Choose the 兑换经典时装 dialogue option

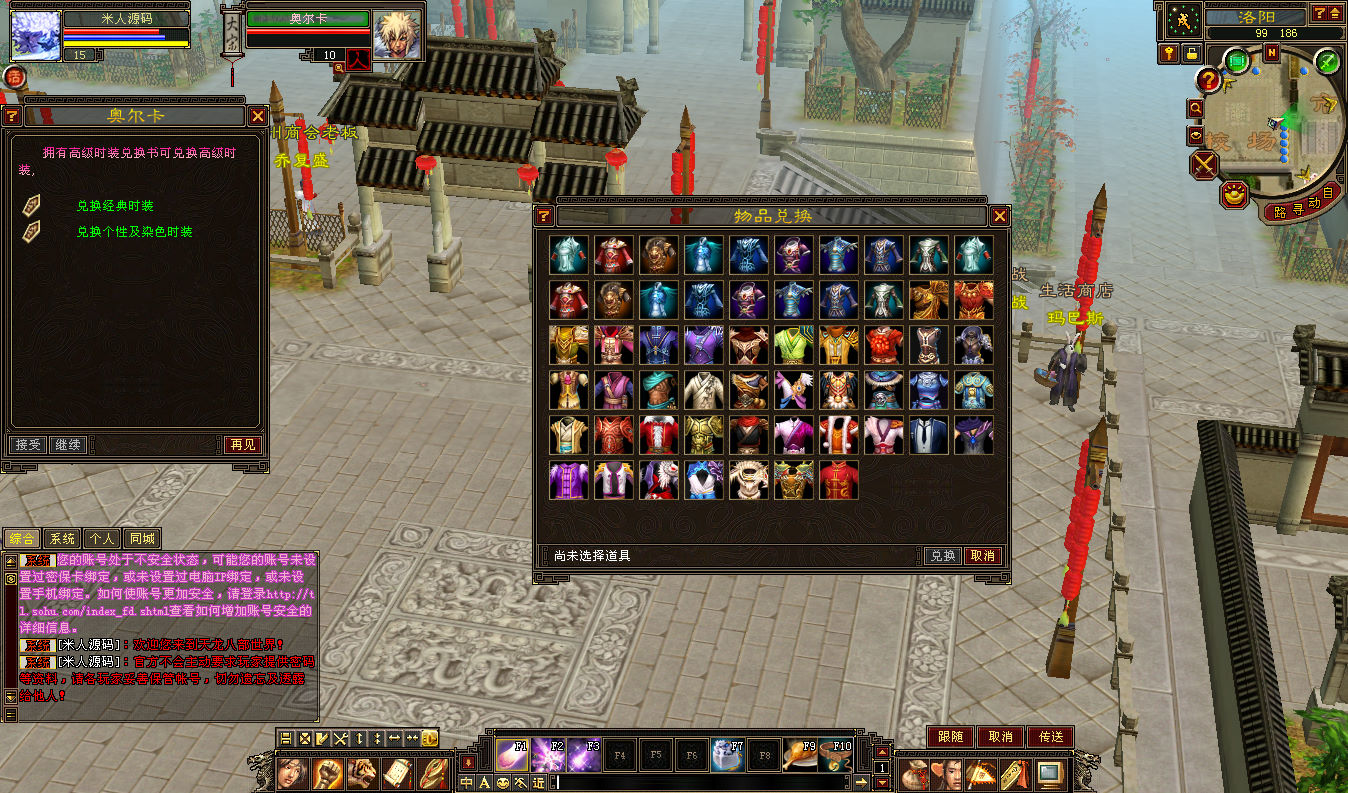115,206
